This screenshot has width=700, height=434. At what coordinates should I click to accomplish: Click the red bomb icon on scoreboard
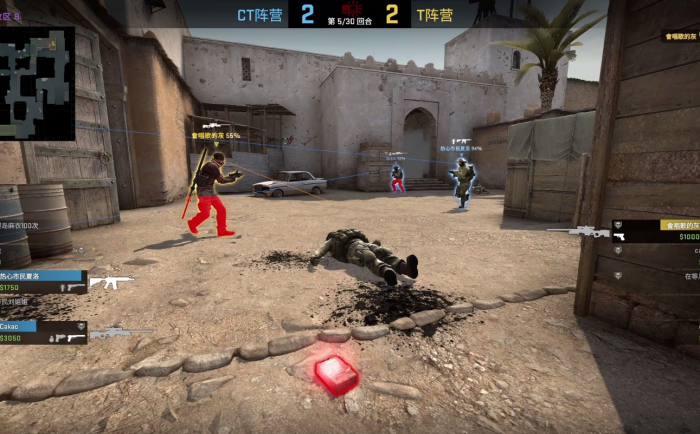coord(350,8)
